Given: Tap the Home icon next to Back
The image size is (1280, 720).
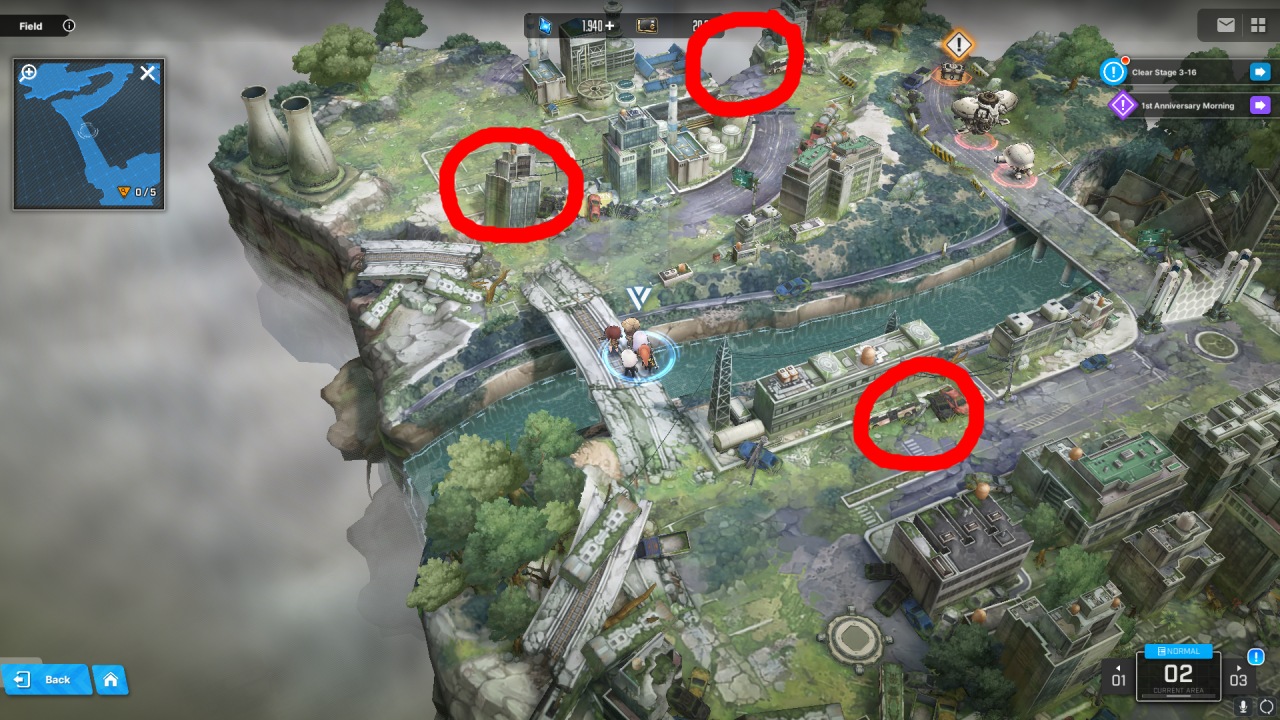Looking at the screenshot, I should click(110, 679).
